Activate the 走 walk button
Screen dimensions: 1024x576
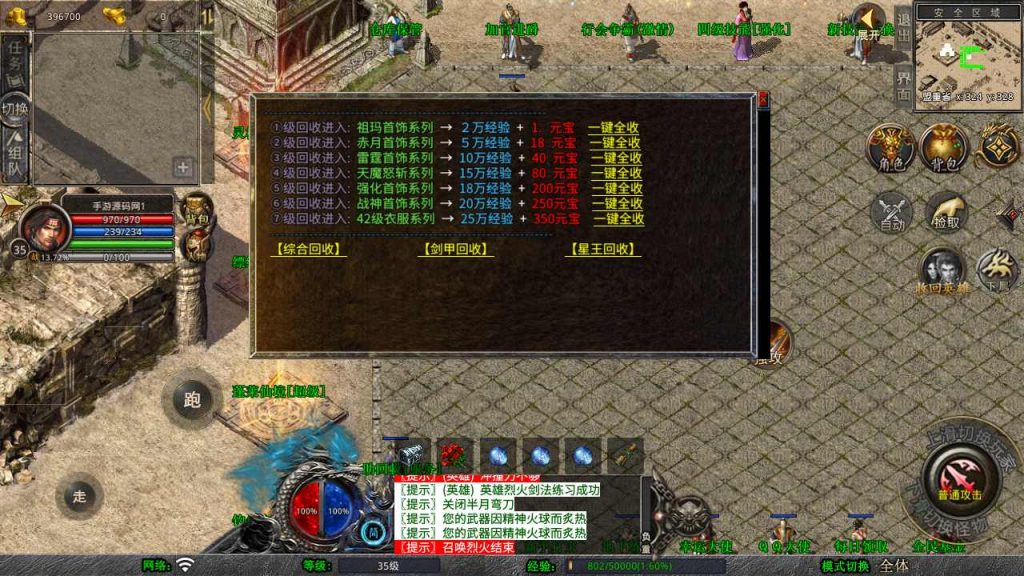coord(81,495)
